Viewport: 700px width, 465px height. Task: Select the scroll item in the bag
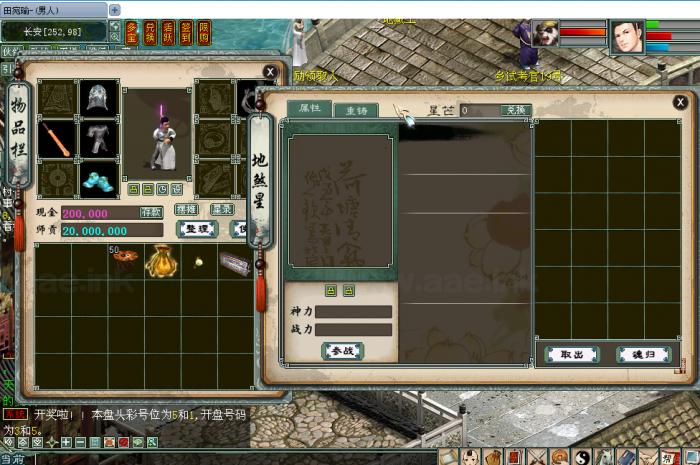(234, 263)
